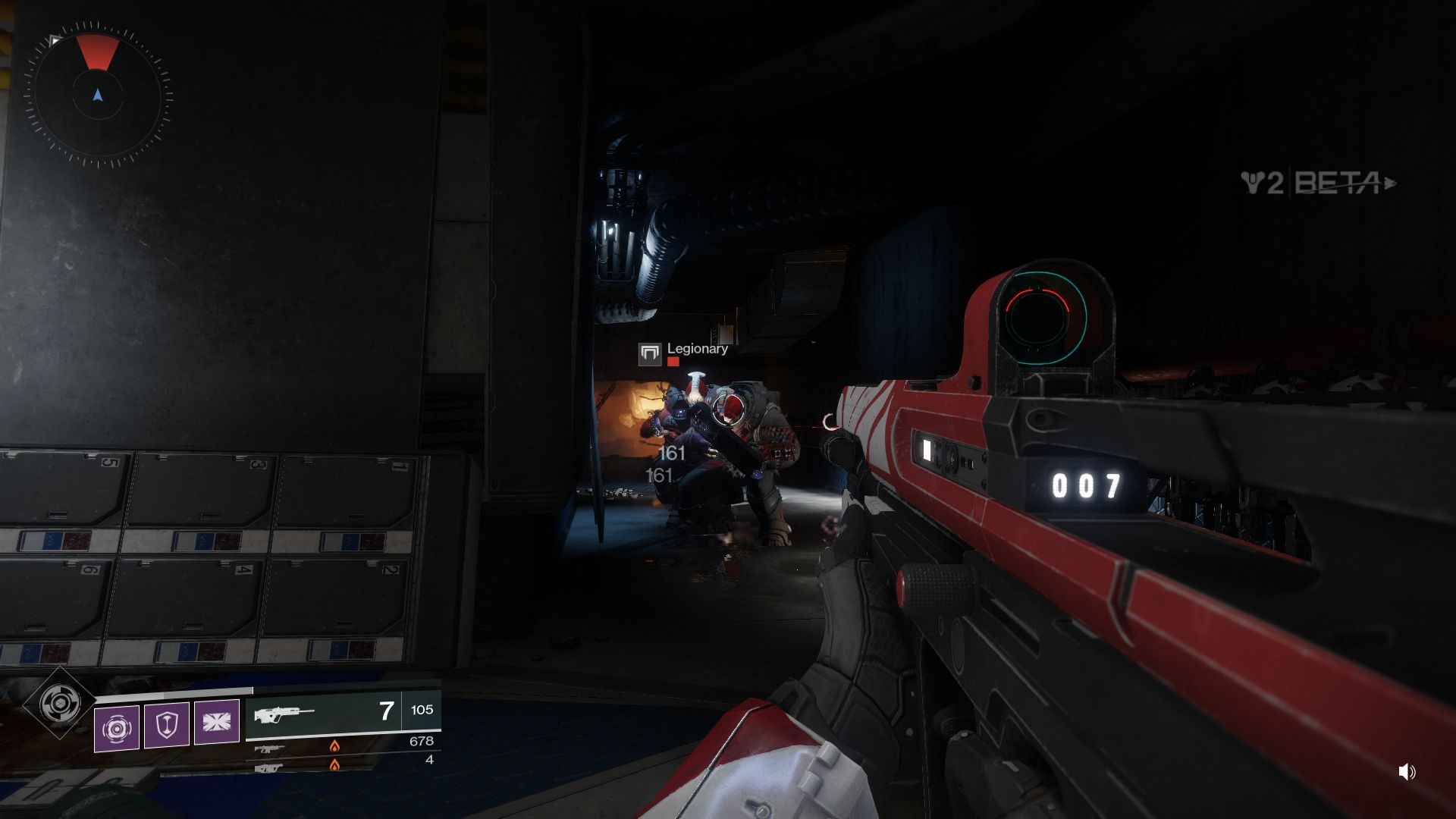Switch to the power weapon with 4 ammo
This screenshot has width=1456, height=819.
coord(343,763)
